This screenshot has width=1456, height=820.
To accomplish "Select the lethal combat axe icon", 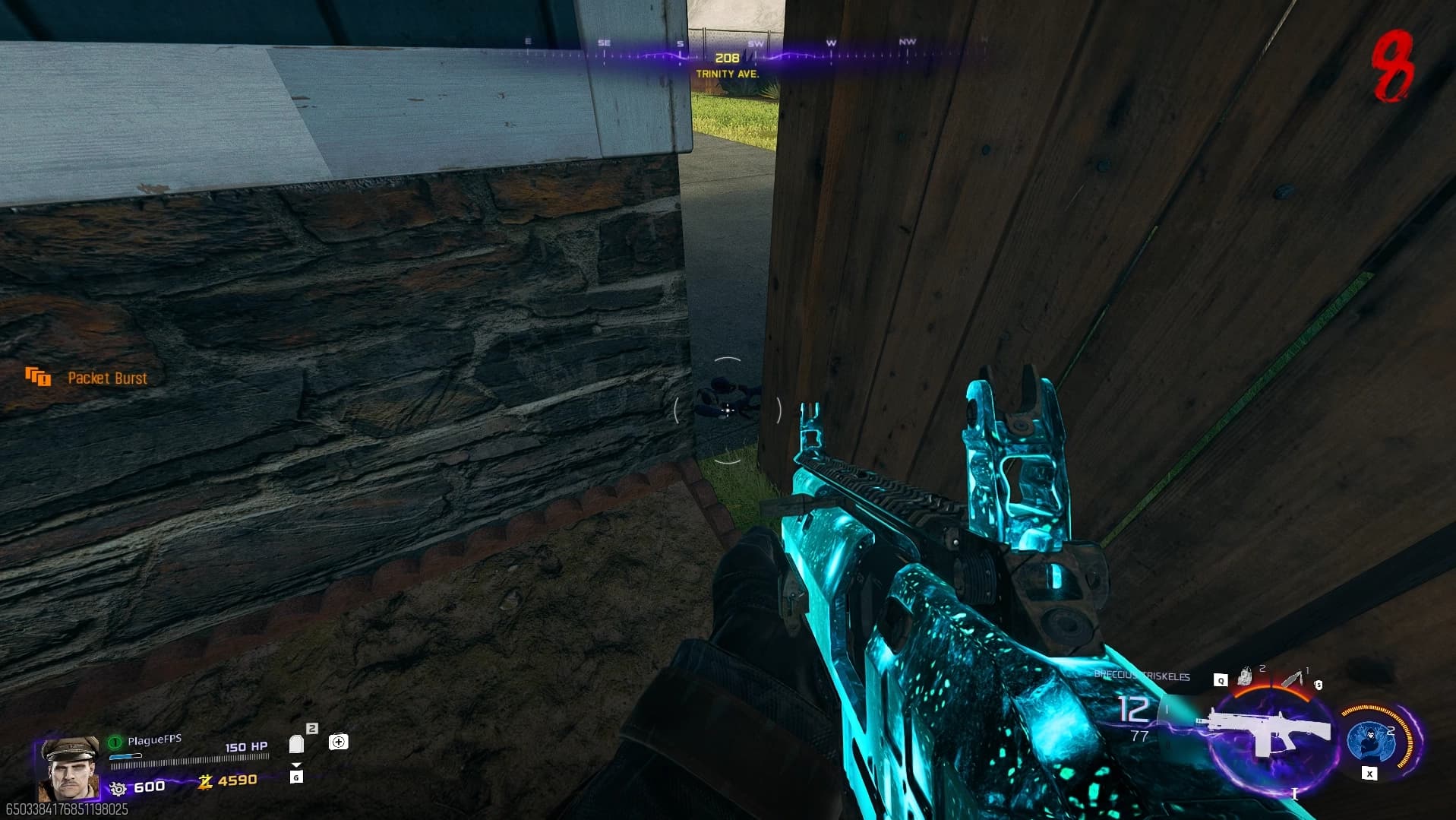I will pos(1293,678).
